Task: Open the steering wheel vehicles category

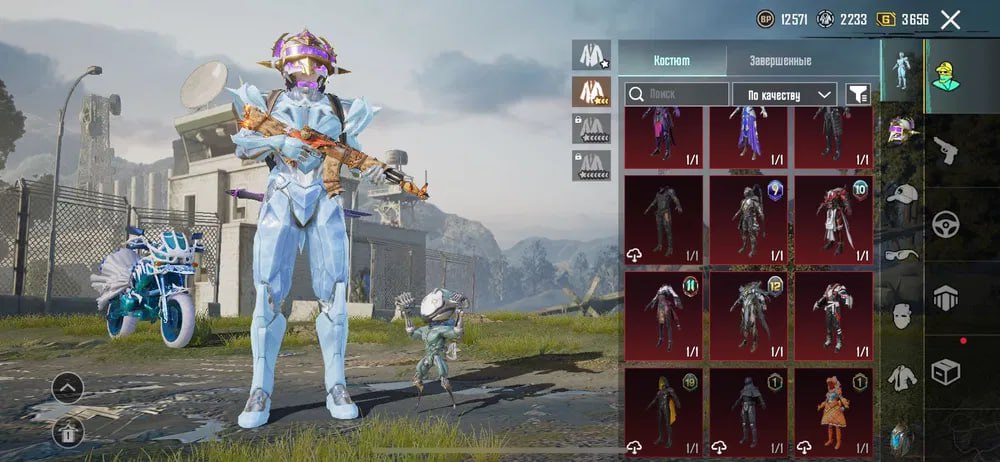Action: pyautogui.click(x=945, y=224)
